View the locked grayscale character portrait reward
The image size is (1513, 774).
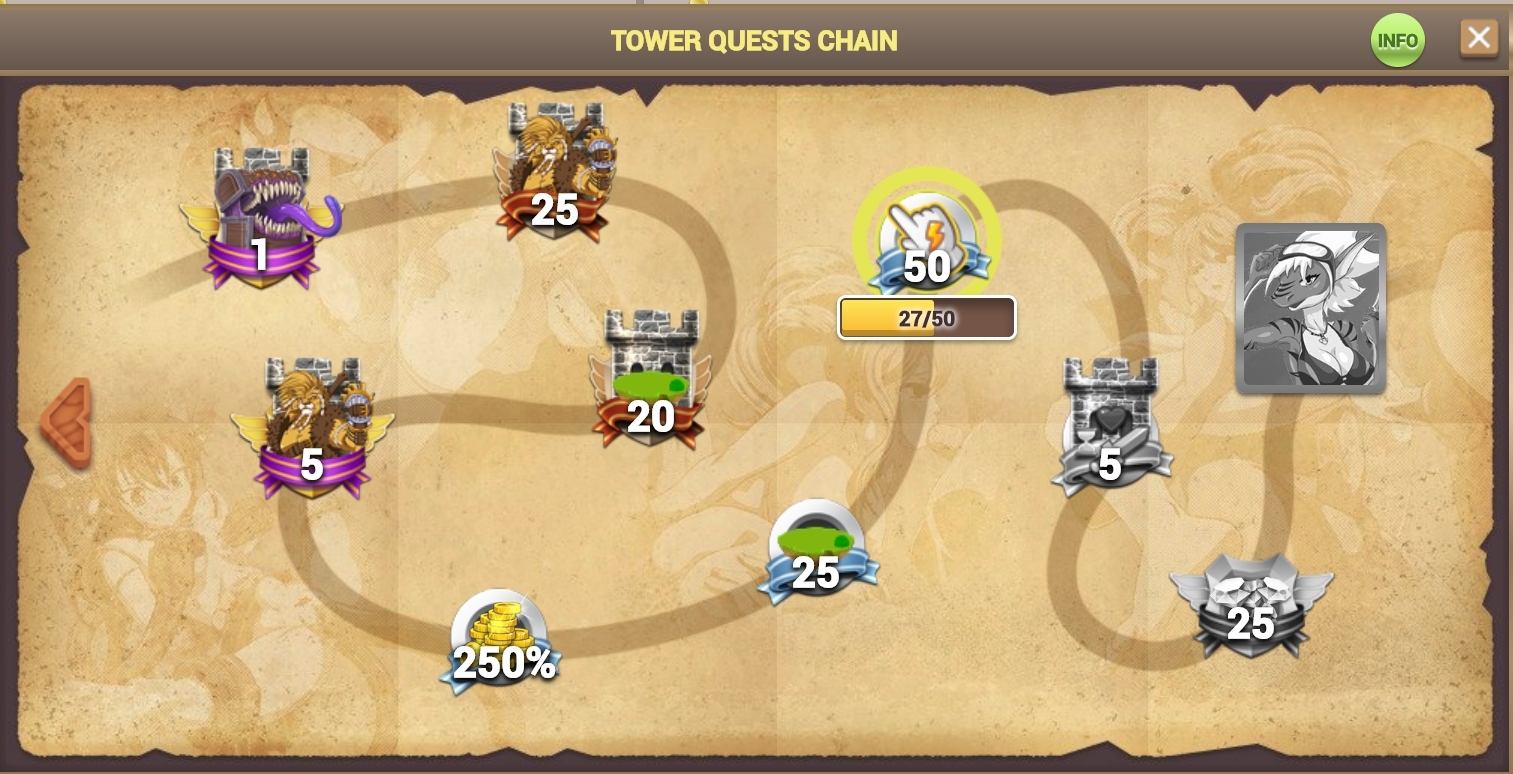click(x=1310, y=308)
